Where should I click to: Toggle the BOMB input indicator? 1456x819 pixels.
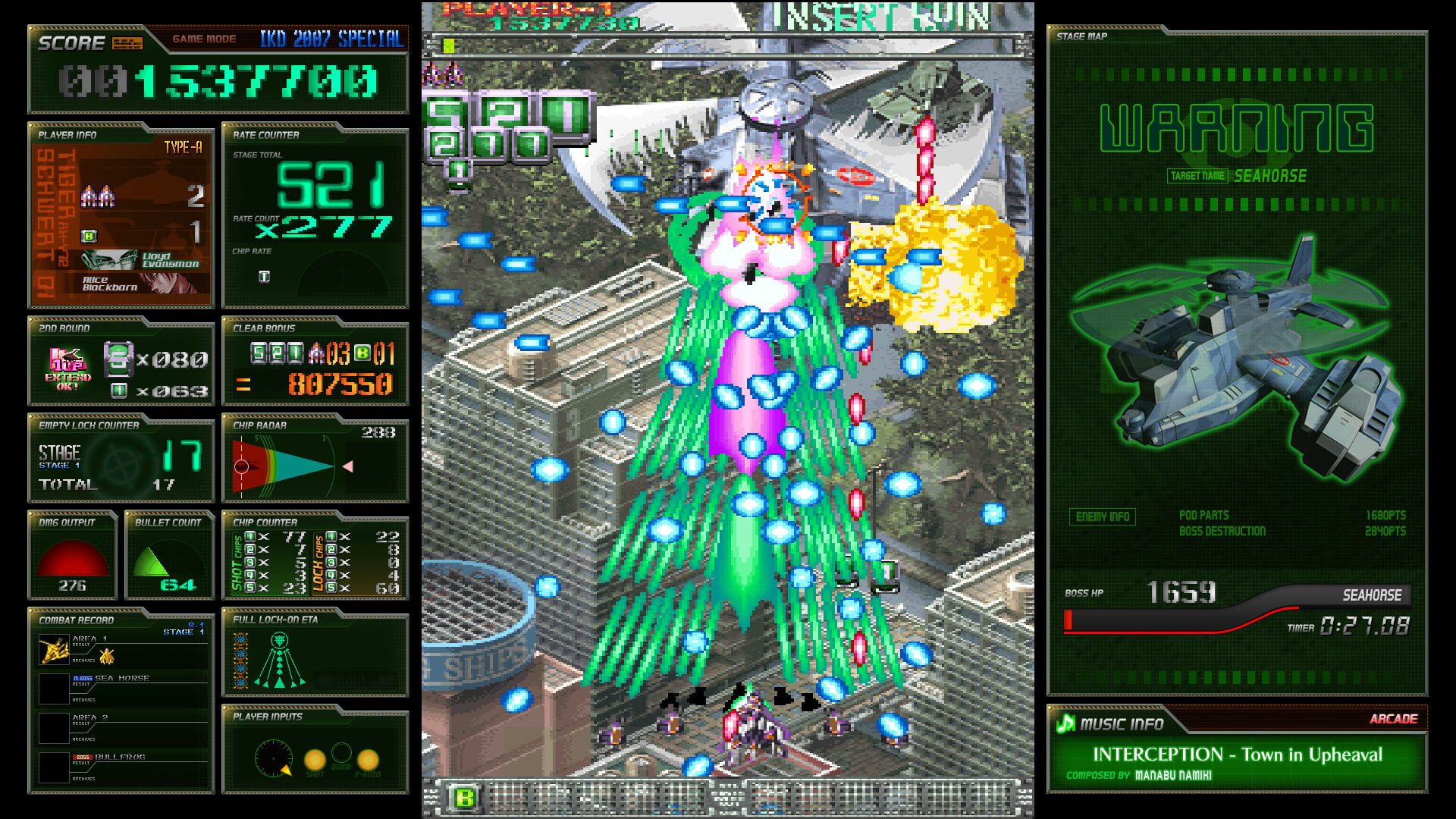click(341, 754)
